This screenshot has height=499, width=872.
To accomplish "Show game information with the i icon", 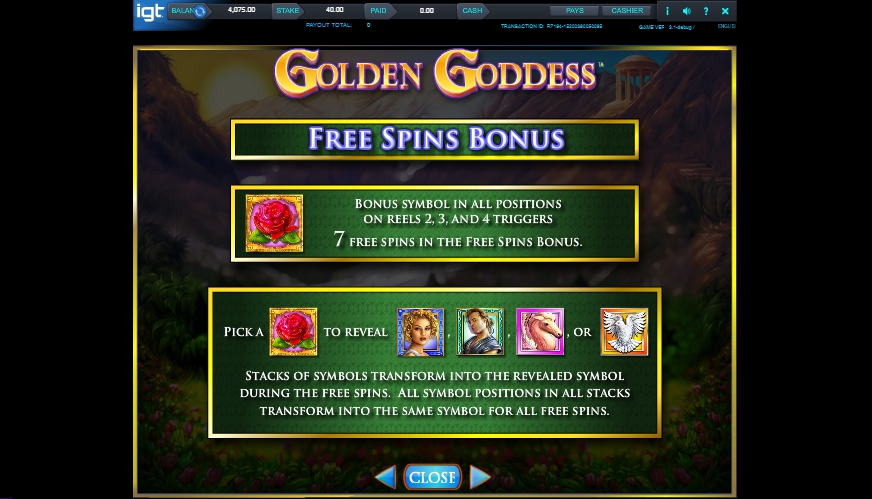I will [667, 11].
